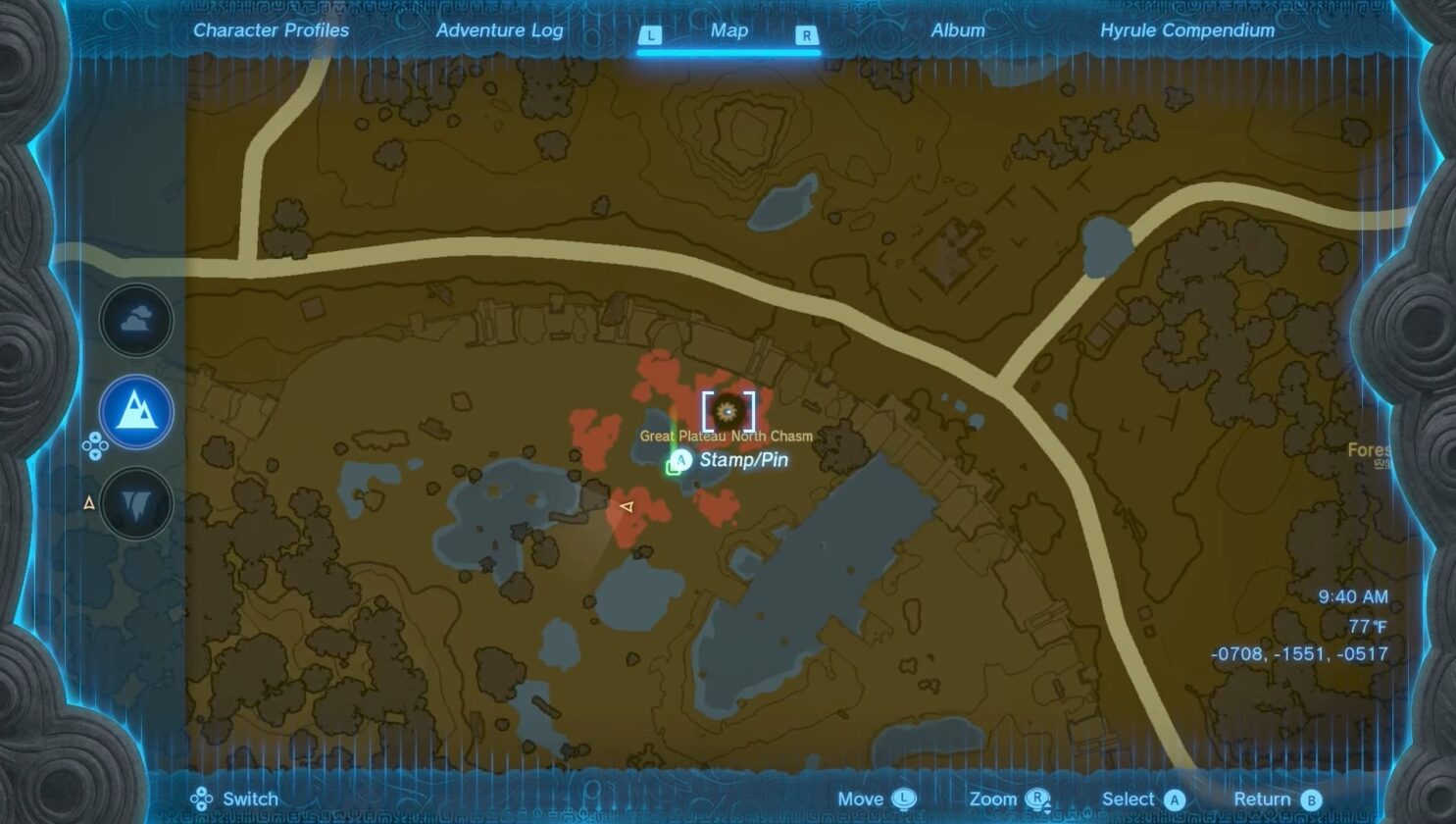Select the cloud weather icon on left sidebar

click(134, 320)
